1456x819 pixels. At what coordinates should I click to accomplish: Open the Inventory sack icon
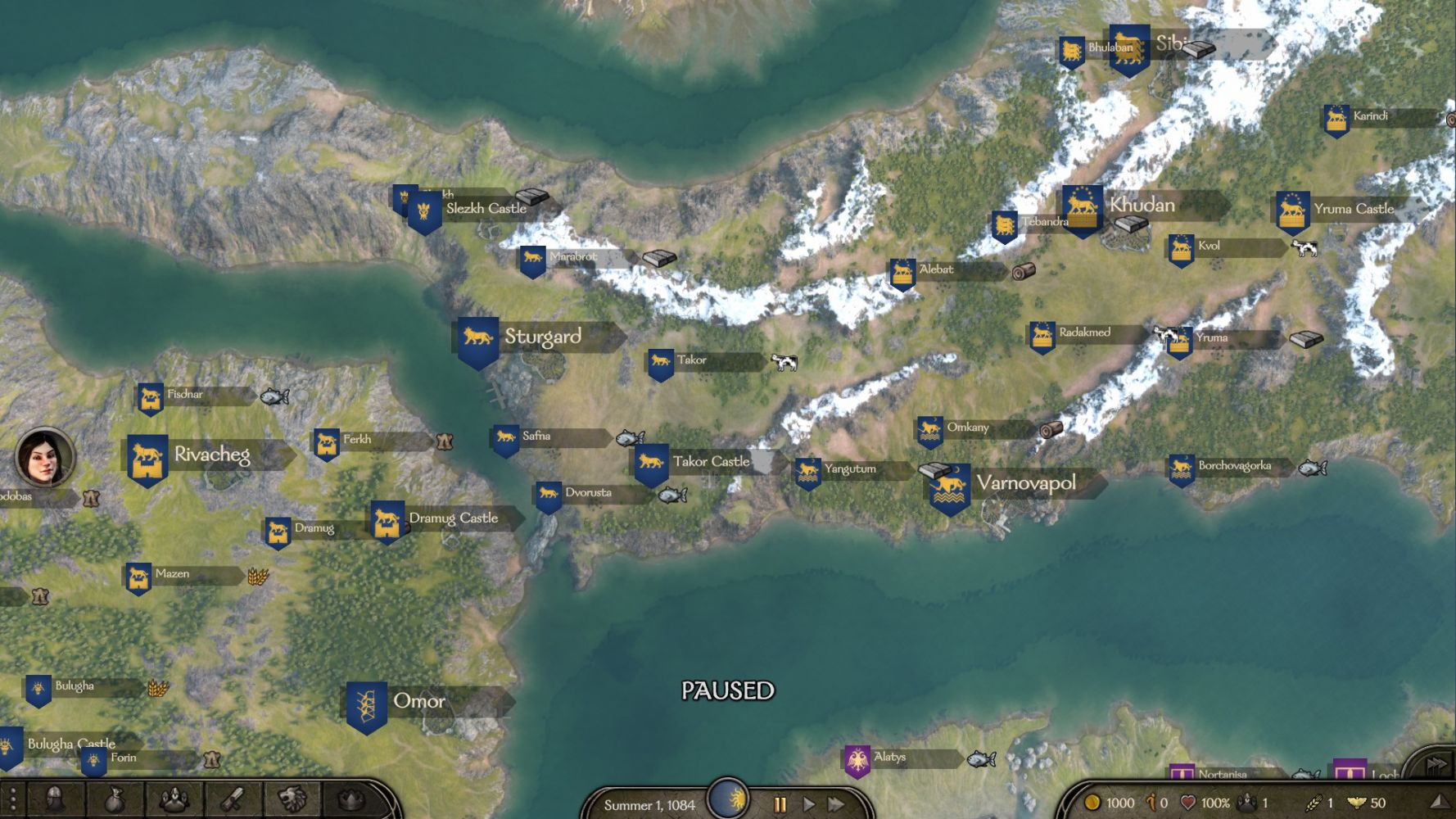tap(115, 800)
